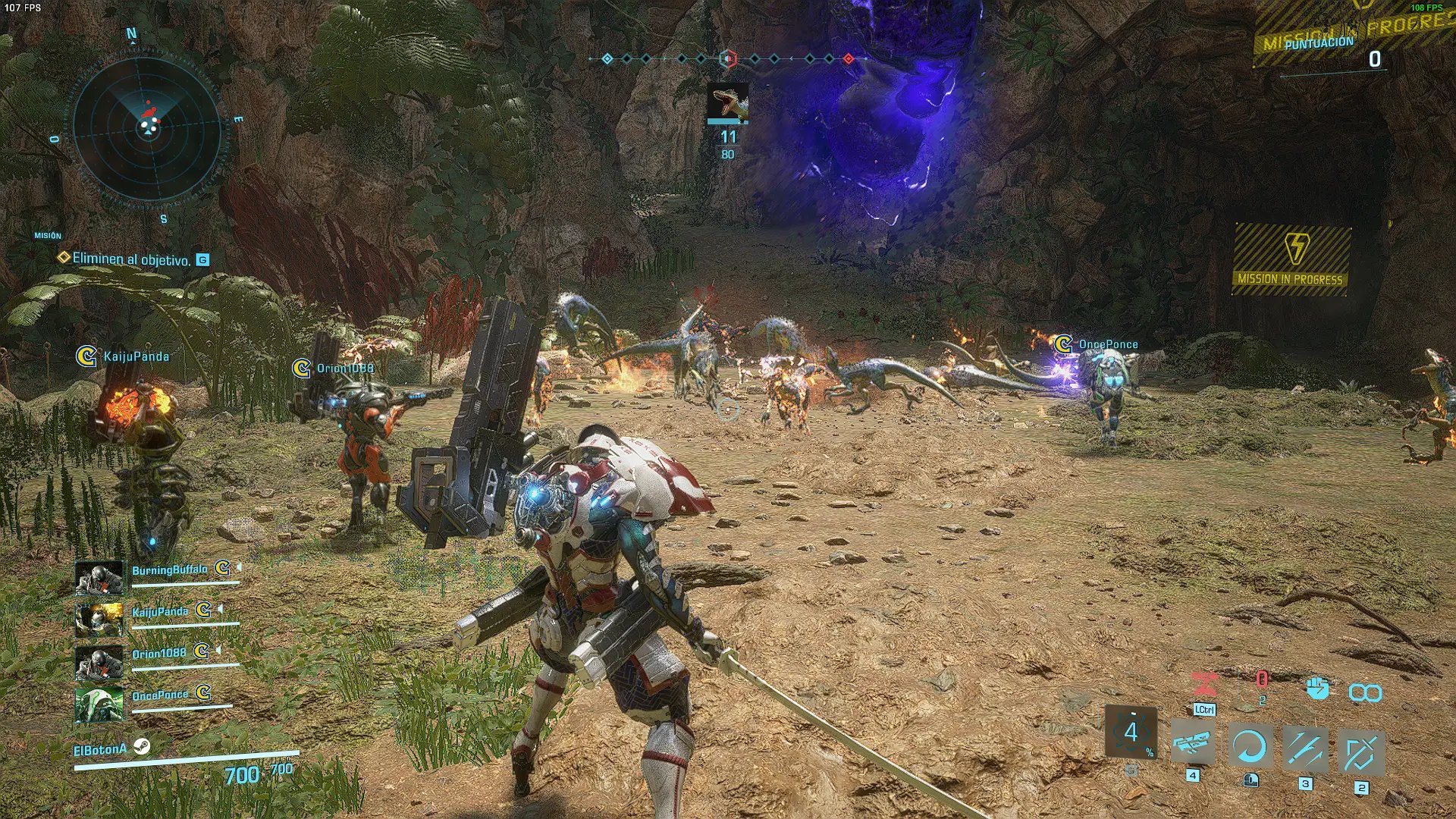Click the voice speaker icon beside KaijuPanda

click(221, 609)
